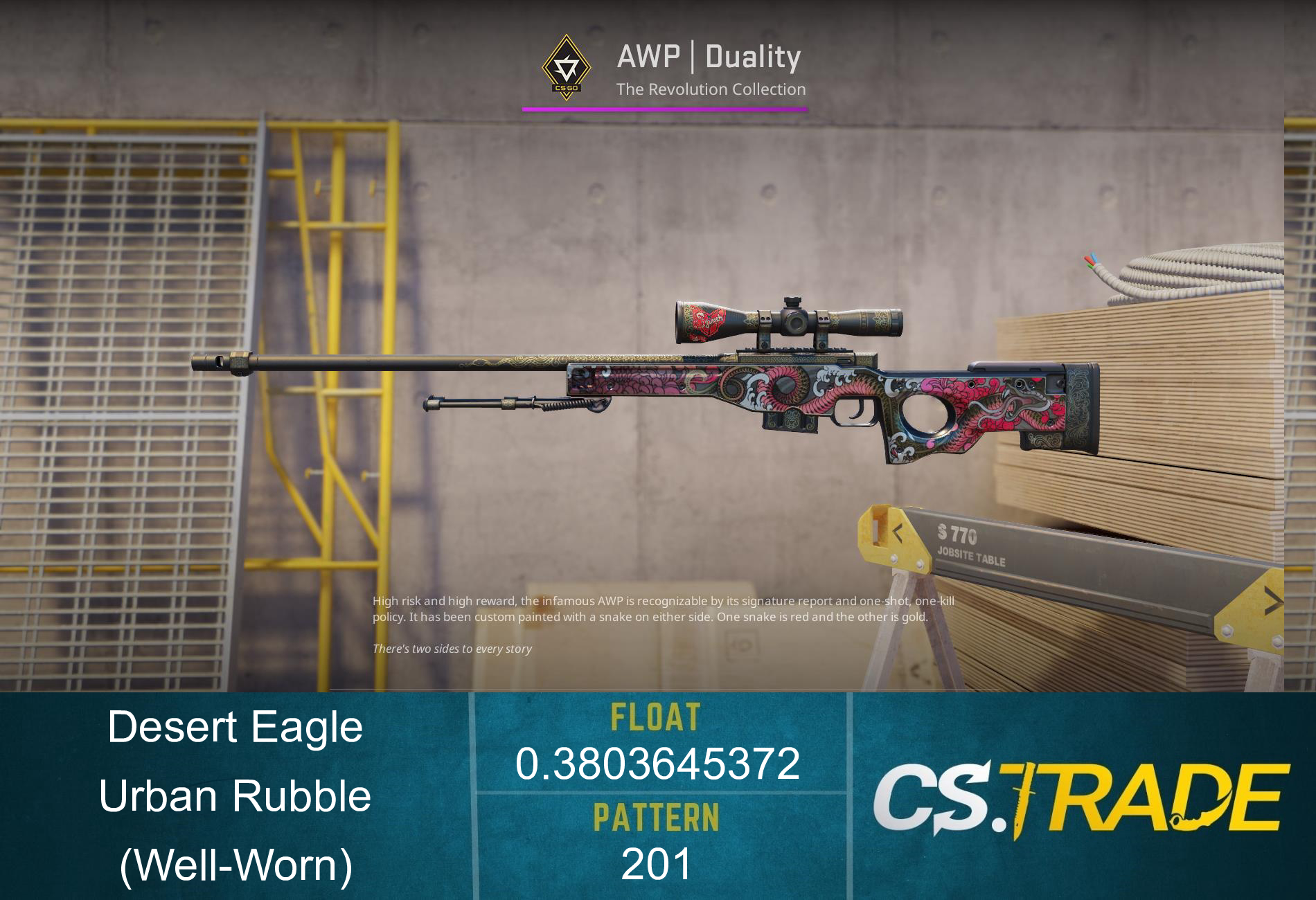Screen dimensions: 1316x900
Task: Switch to the AWP Duality title tab
Action: click(708, 58)
